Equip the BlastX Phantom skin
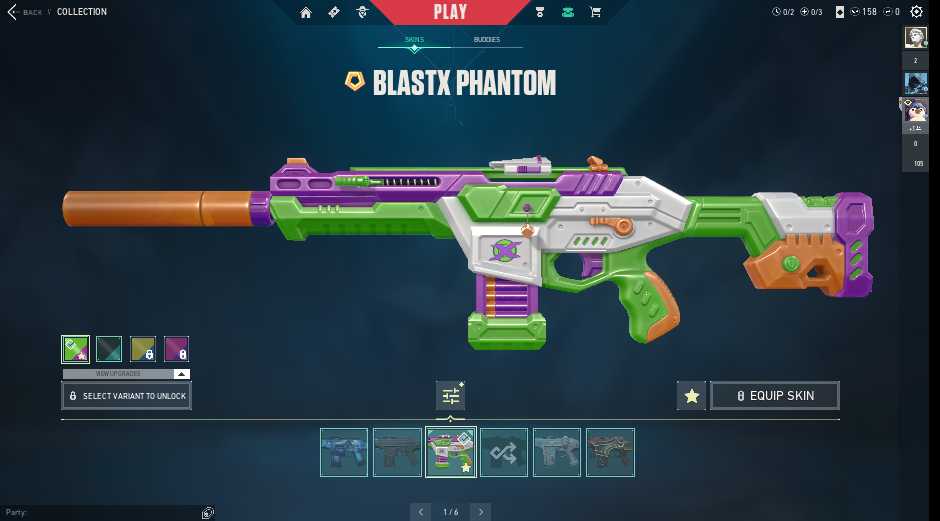 click(774, 396)
